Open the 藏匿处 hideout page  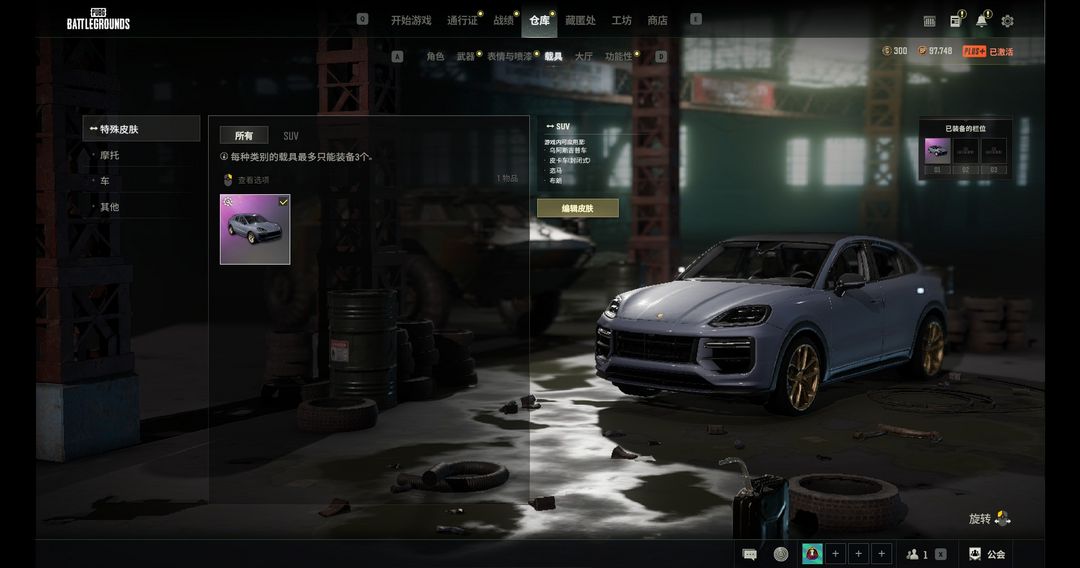coord(580,20)
